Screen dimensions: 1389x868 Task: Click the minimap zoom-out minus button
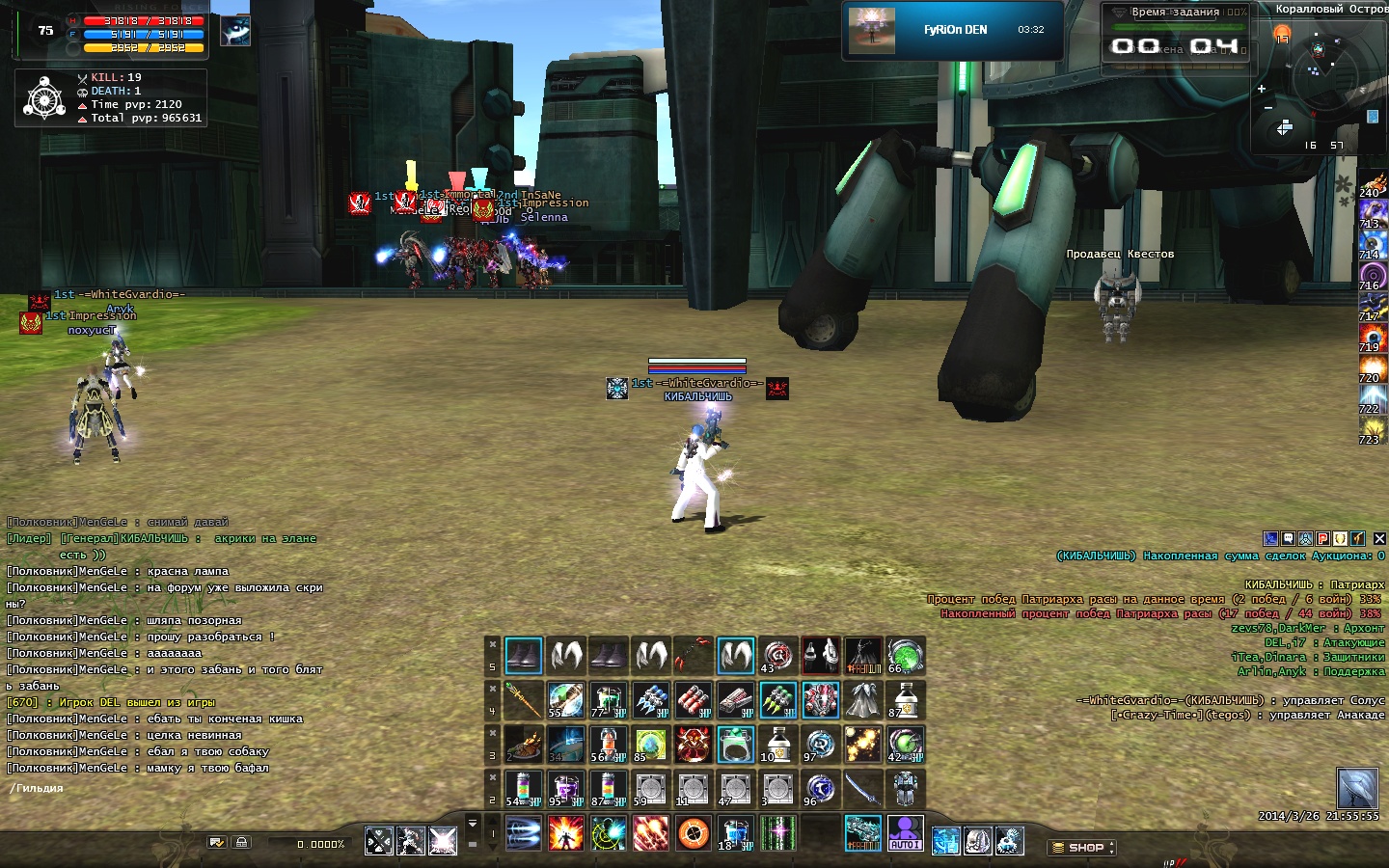(x=1267, y=108)
